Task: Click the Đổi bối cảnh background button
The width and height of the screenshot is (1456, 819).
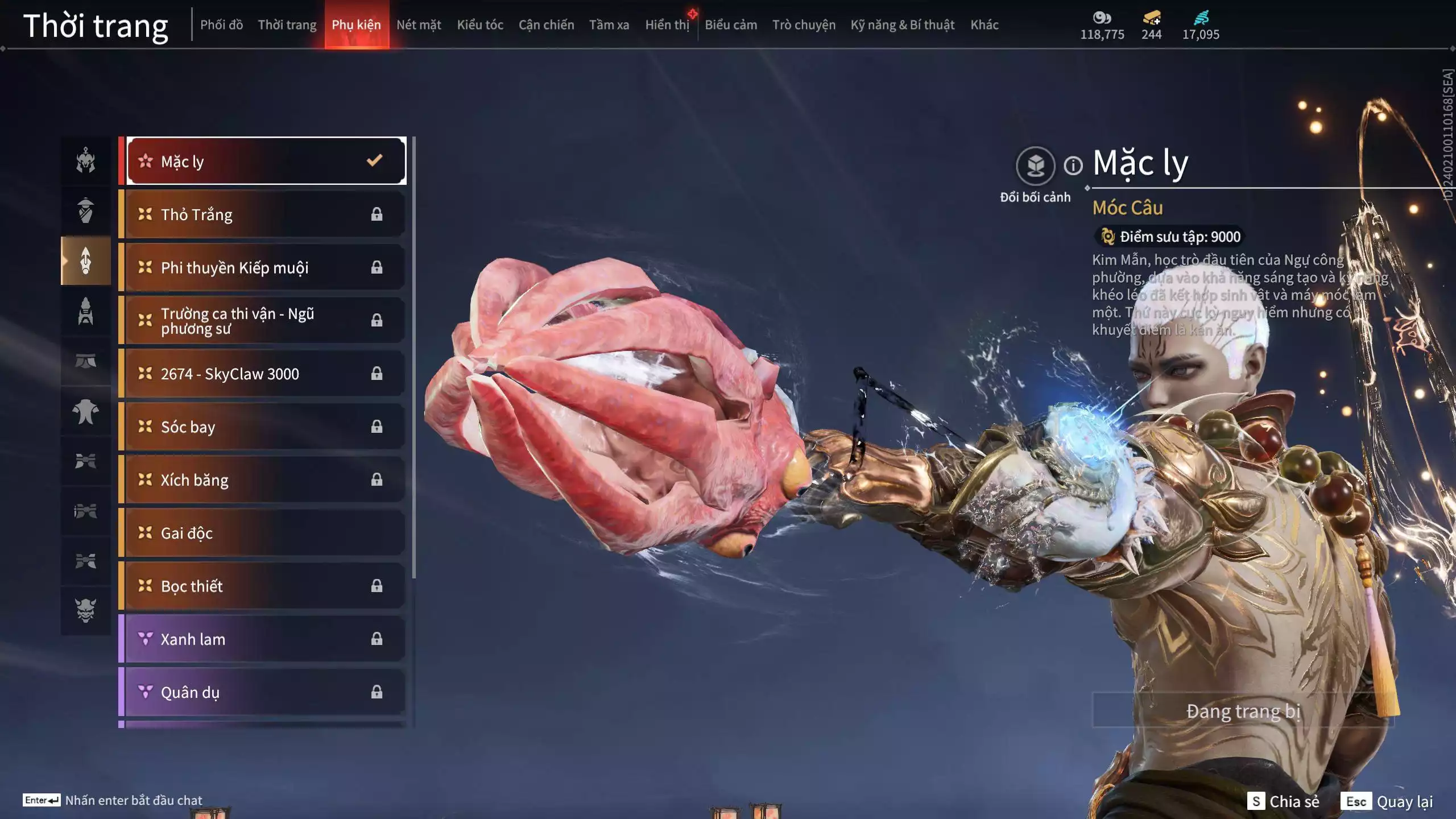Action: [x=1035, y=166]
